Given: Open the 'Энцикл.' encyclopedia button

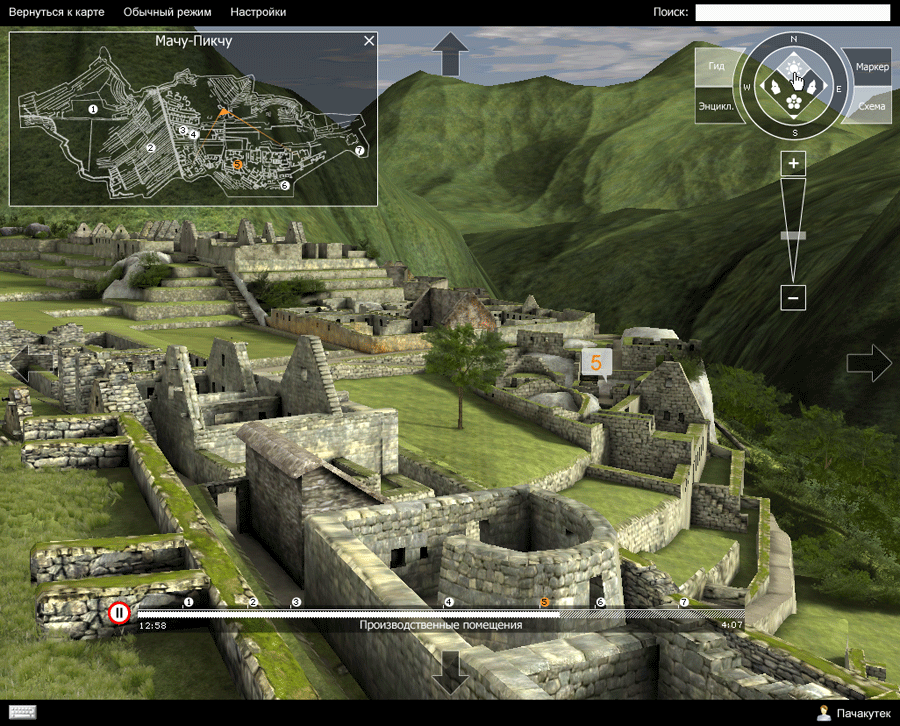Looking at the screenshot, I should 716,105.
